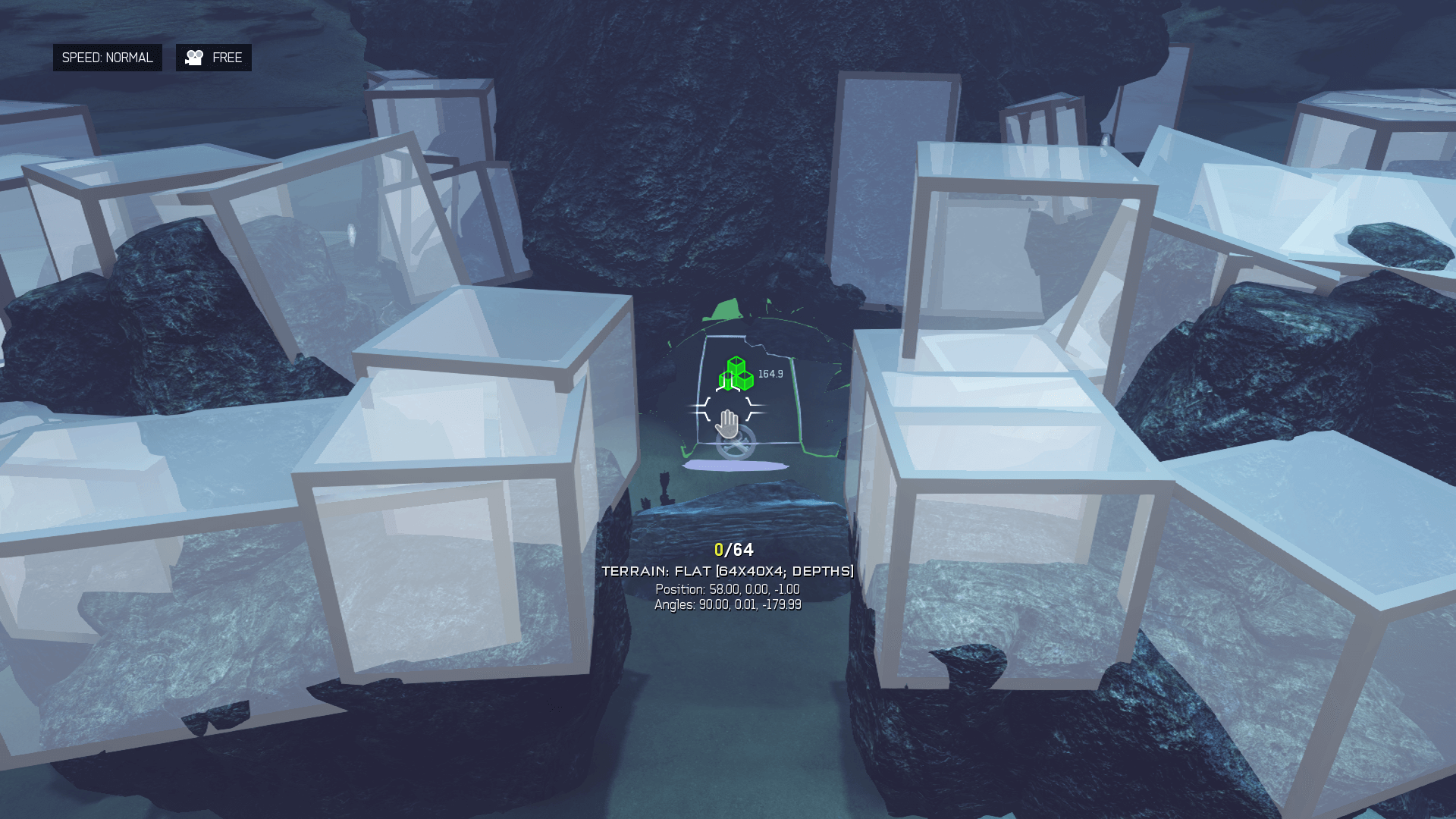Click the Speed: Normal indicator
This screenshot has height=819, width=1456.
tap(107, 58)
